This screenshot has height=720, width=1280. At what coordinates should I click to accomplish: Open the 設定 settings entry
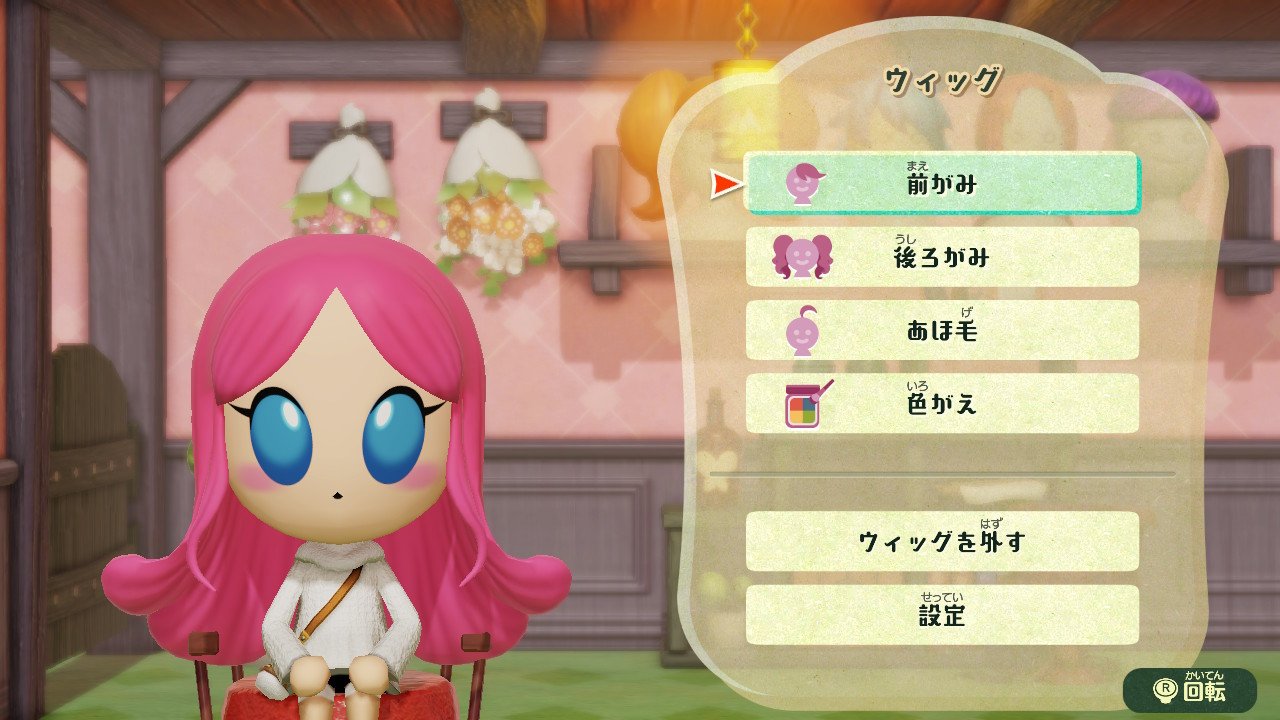(x=941, y=614)
